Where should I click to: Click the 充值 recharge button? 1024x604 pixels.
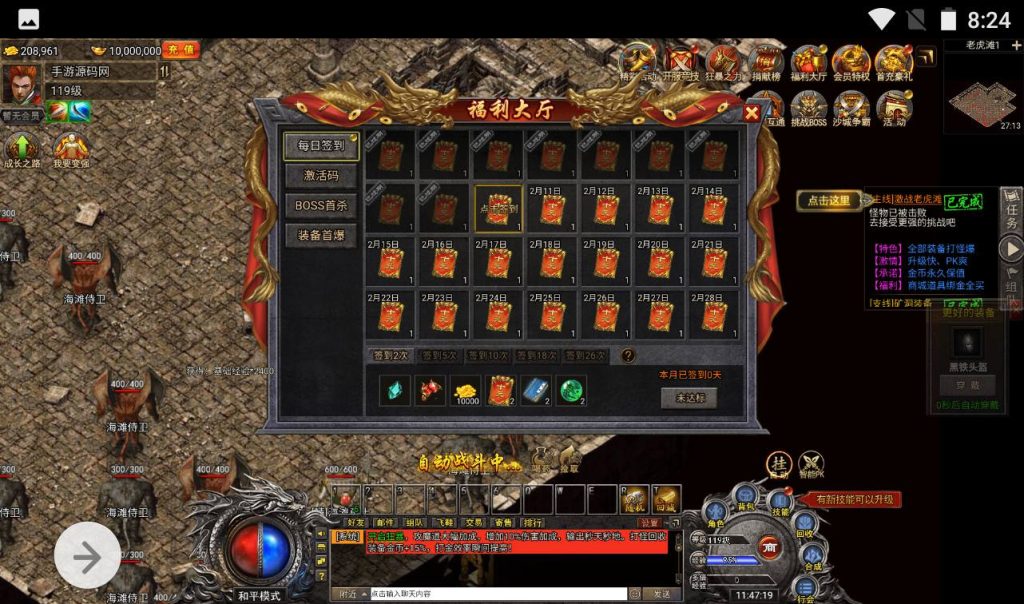[x=181, y=50]
